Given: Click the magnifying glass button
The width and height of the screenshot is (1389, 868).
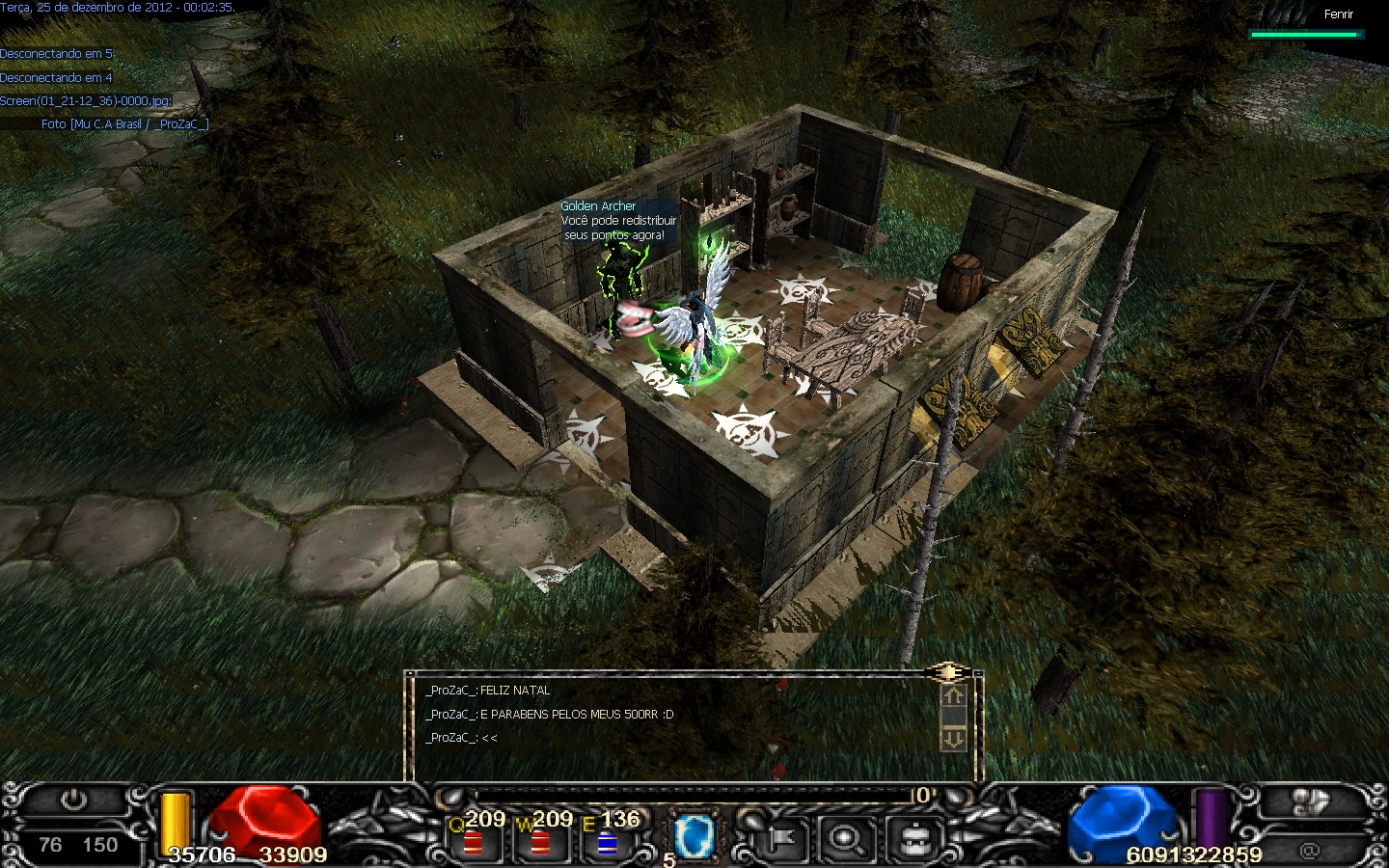Looking at the screenshot, I should 847,839.
